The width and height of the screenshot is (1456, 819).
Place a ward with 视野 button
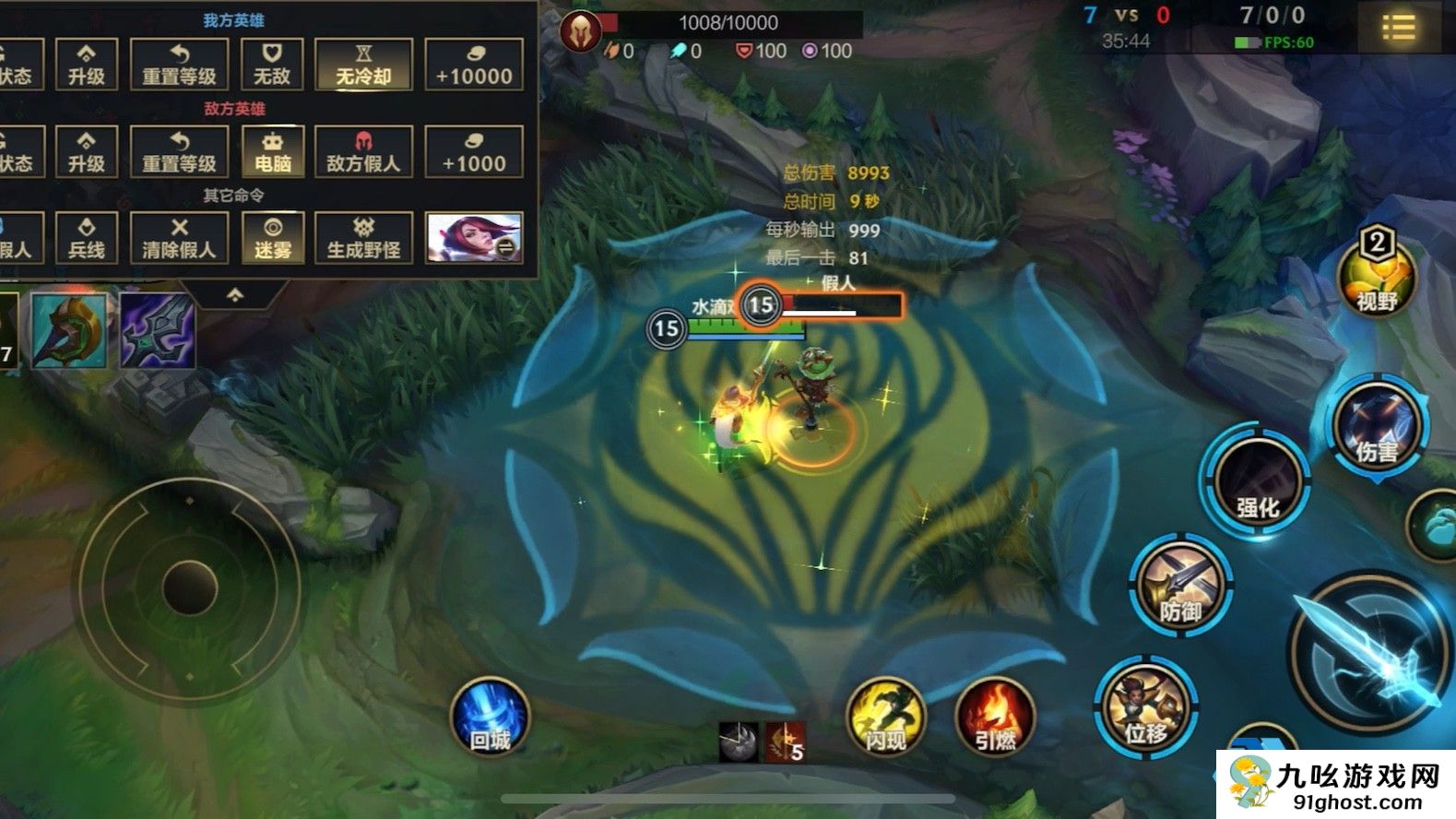1376,275
